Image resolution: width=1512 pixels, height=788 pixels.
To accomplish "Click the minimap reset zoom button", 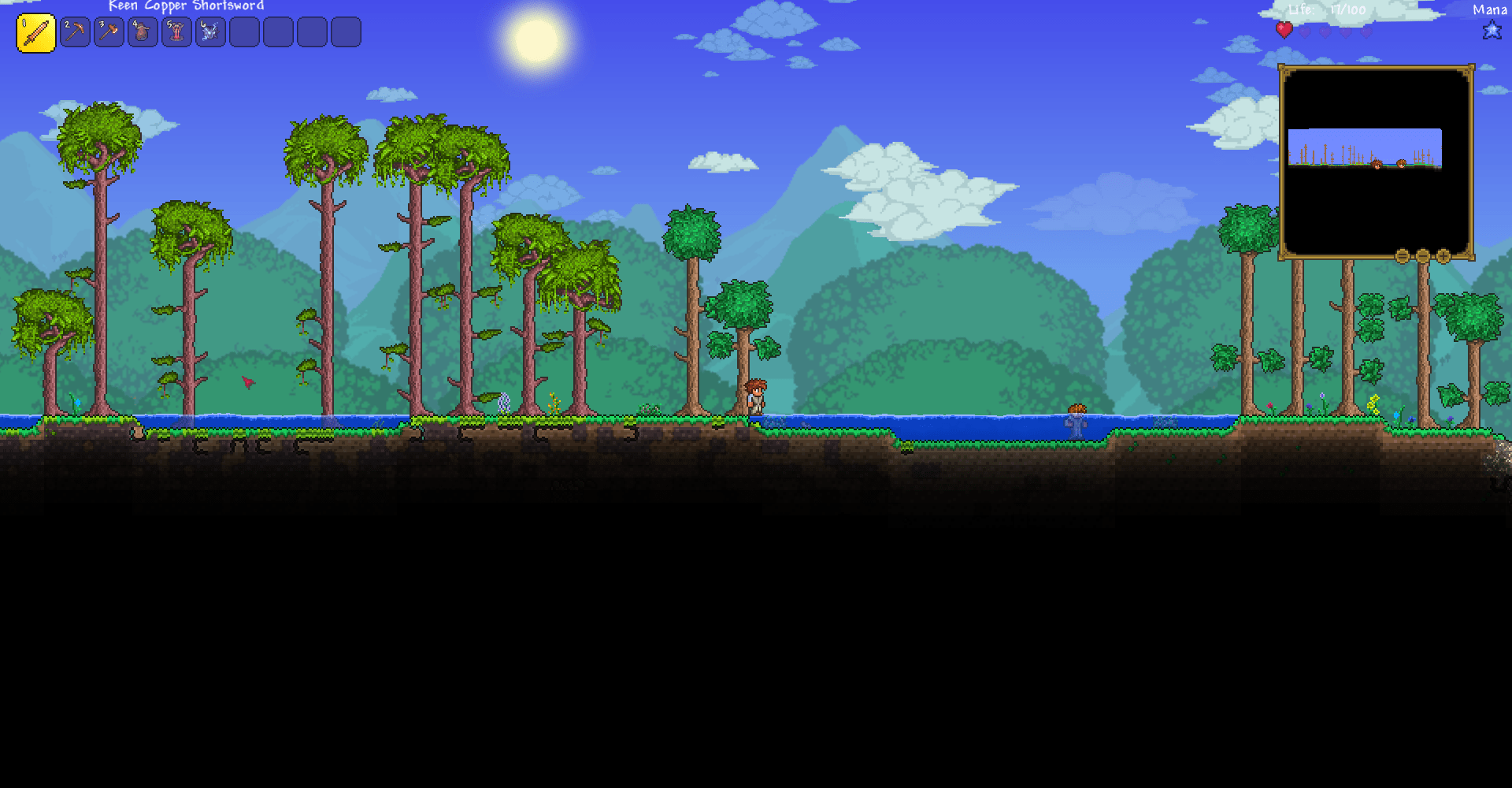I will [1403, 255].
